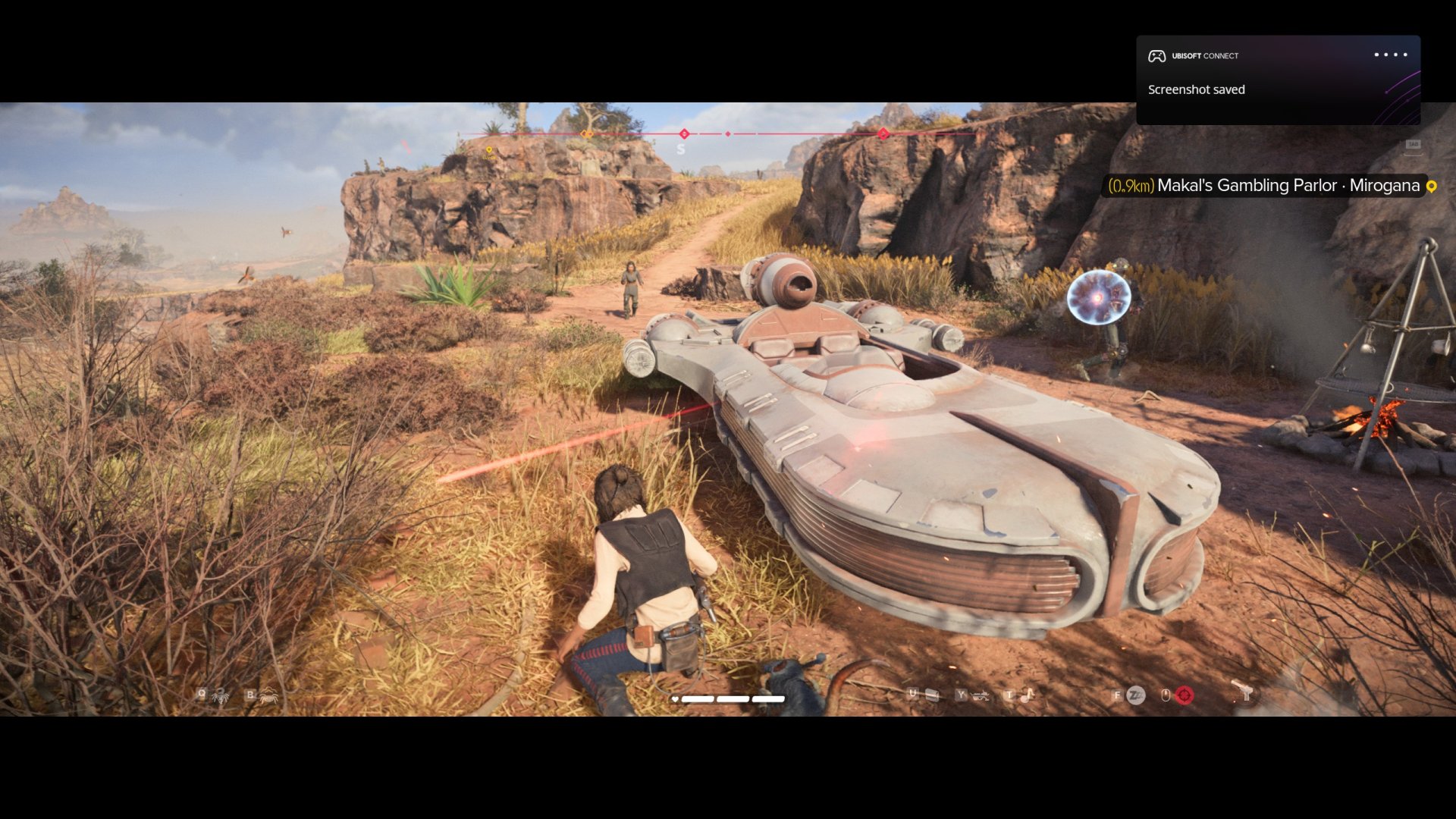This screenshot has height=819, width=1456.
Task: Activate the crab-shaped companion ability icon
Action: coord(268,695)
